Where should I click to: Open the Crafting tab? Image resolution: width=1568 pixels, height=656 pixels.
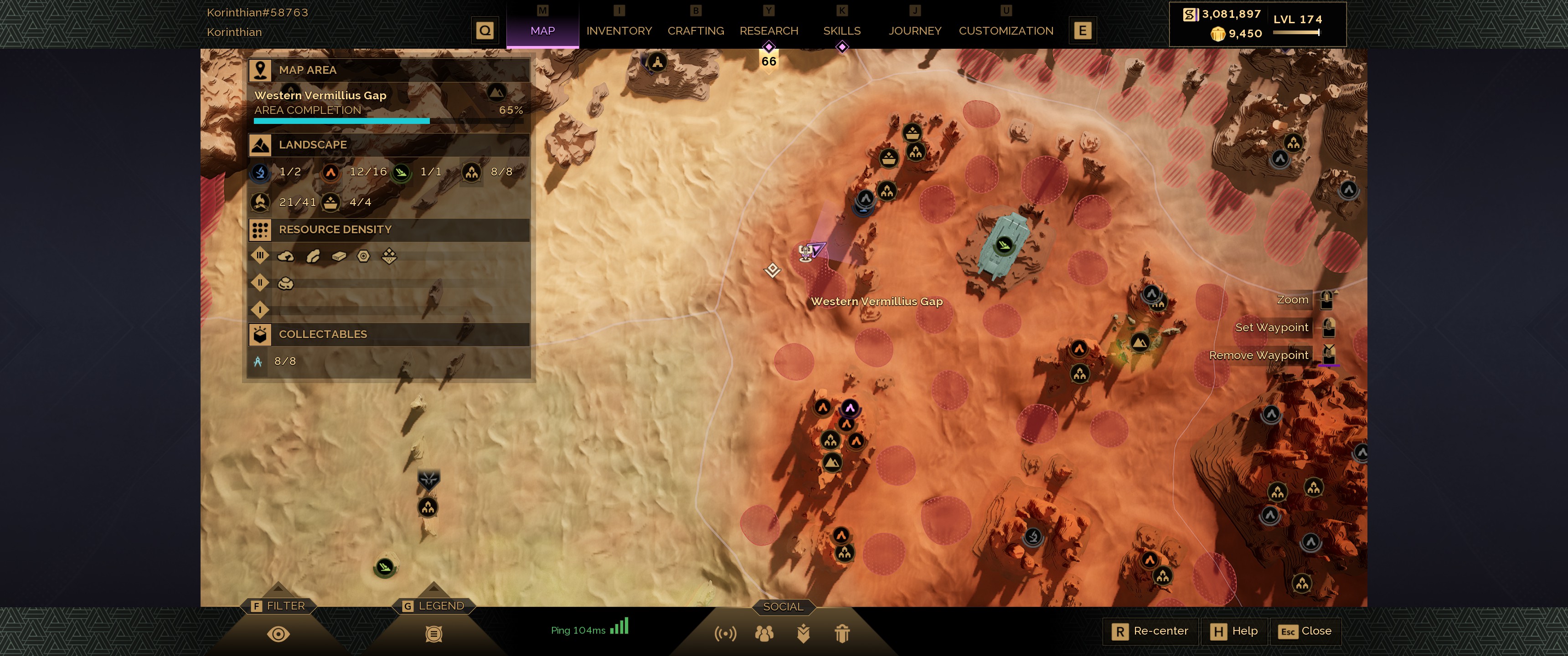point(695,31)
